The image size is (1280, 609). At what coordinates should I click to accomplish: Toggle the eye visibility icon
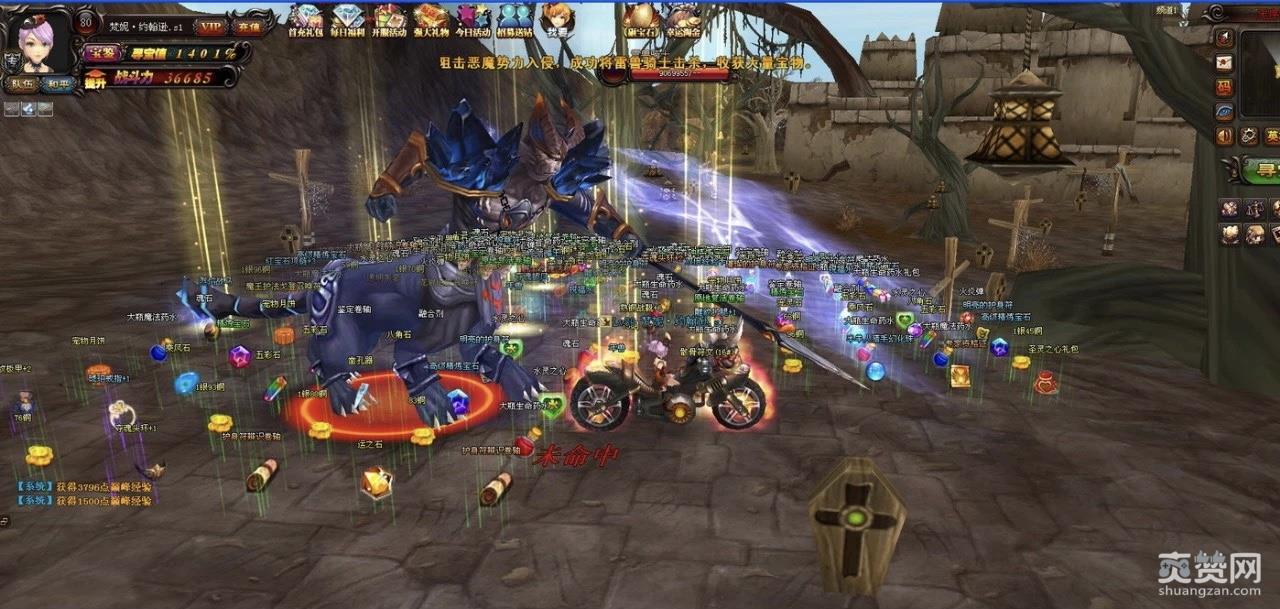pyautogui.click(x=1225, y=111)
